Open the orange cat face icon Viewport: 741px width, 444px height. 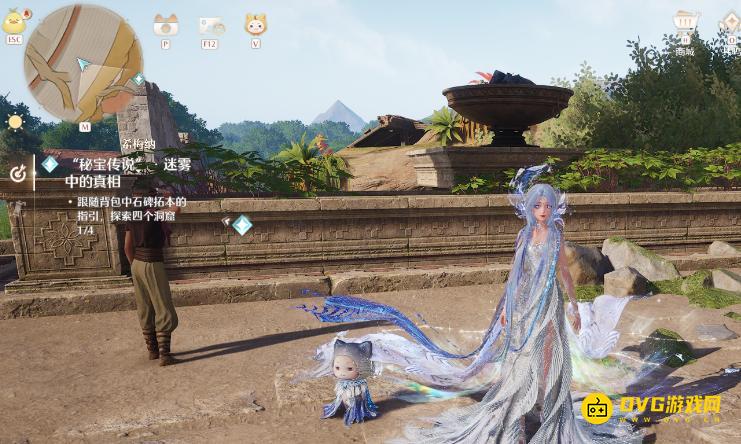click(x=255, y=26)
